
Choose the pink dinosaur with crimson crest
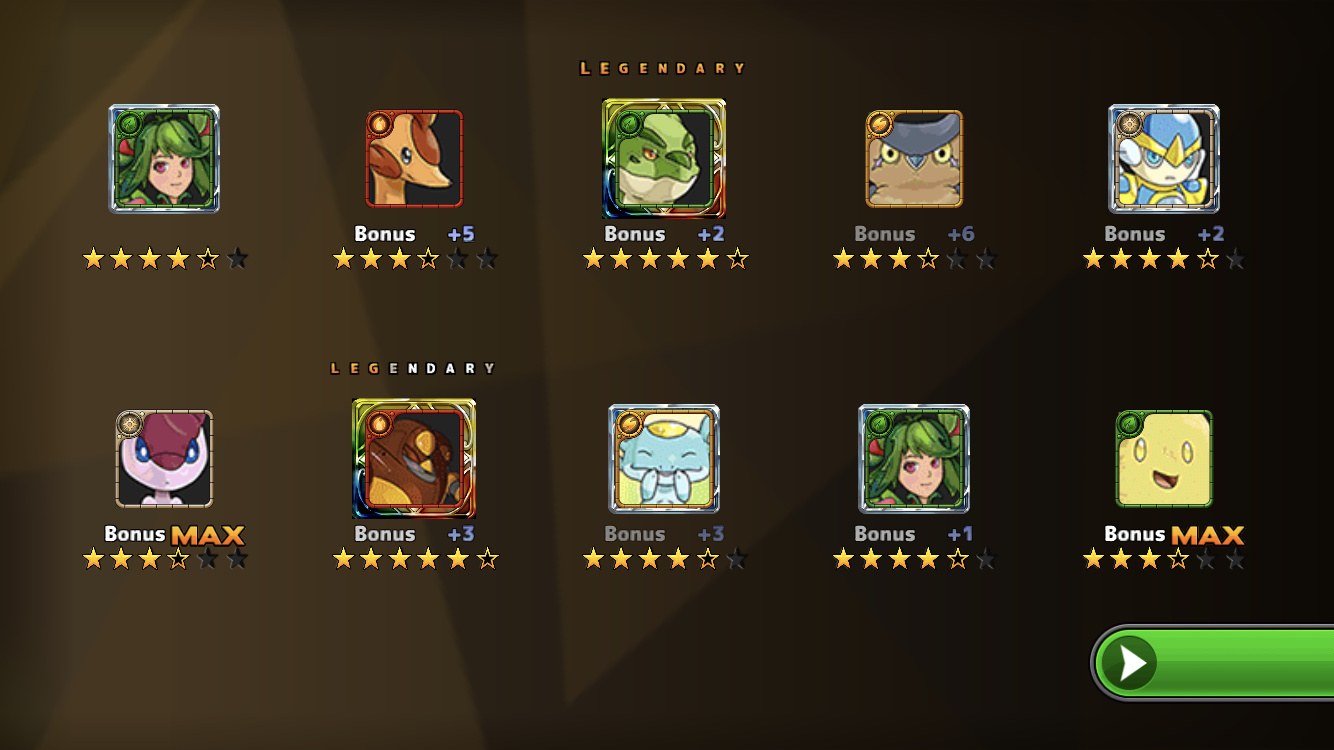coord(164,459)
